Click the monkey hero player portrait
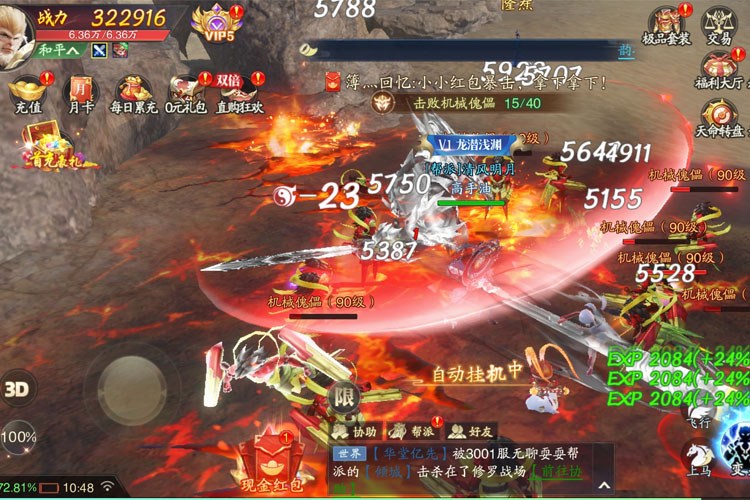750x500 pixels. (14, 28)
